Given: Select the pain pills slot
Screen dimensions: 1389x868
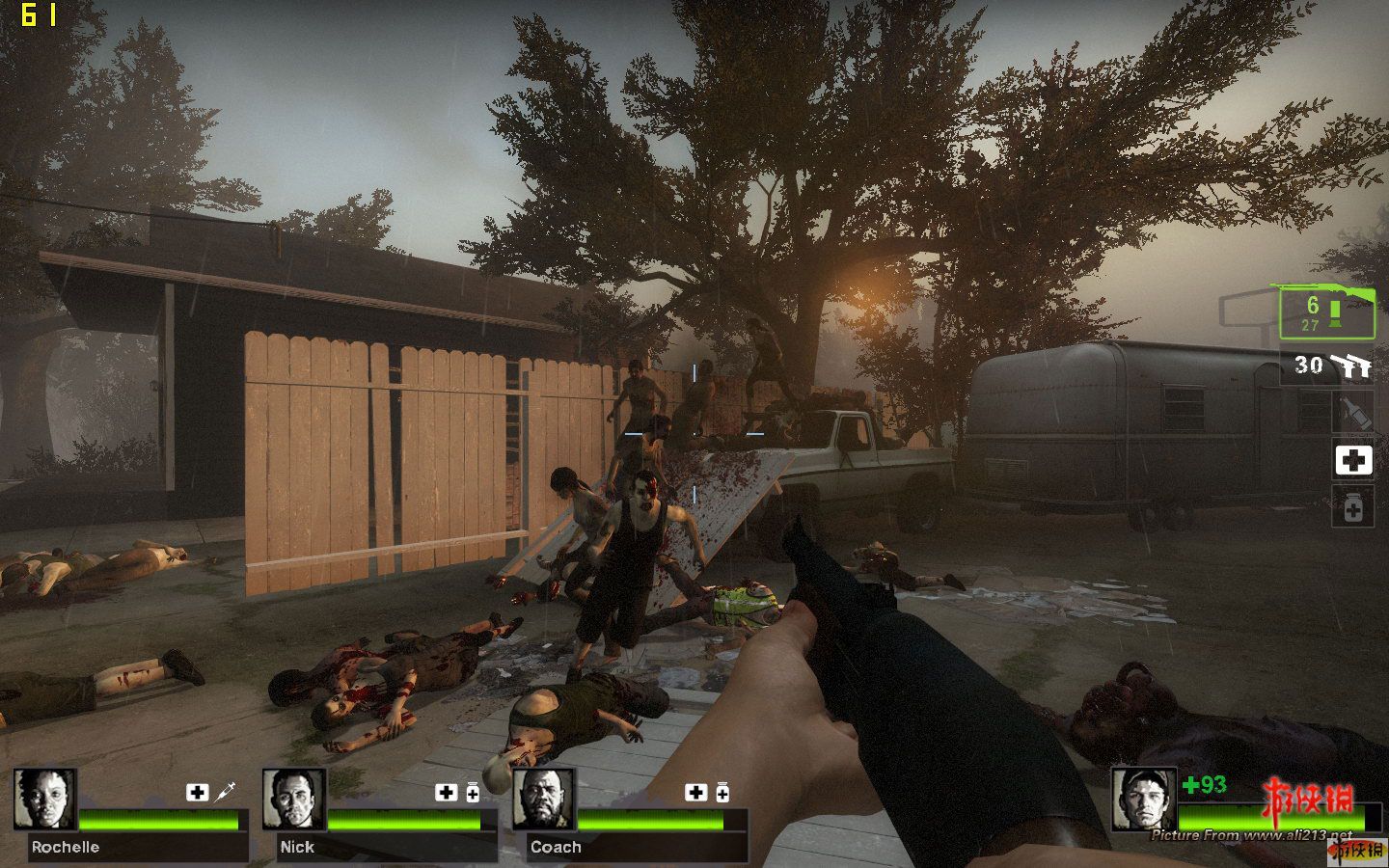Looking at the screenshot, I should click(1352, 506).
